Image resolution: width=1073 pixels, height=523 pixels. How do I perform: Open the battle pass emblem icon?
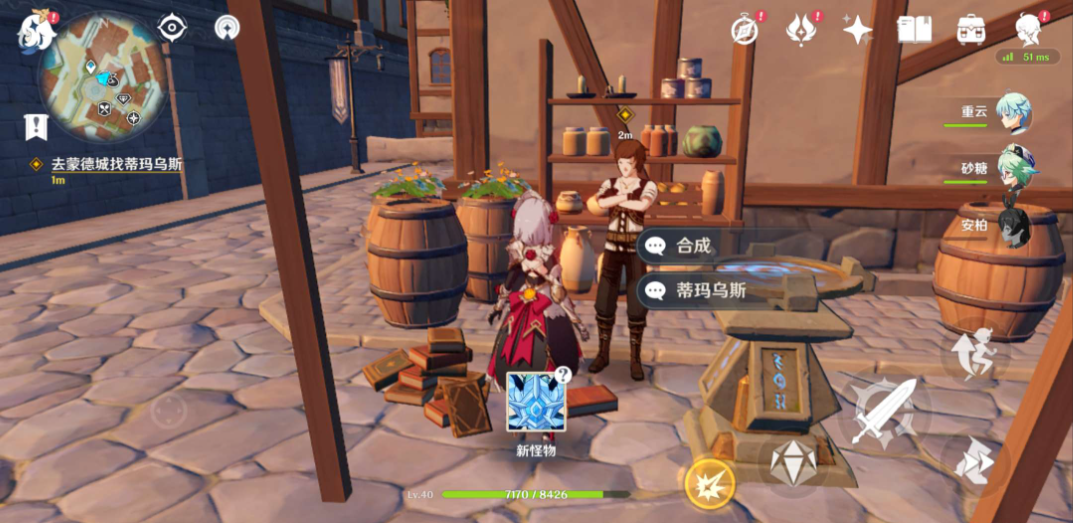pos(801,30)
